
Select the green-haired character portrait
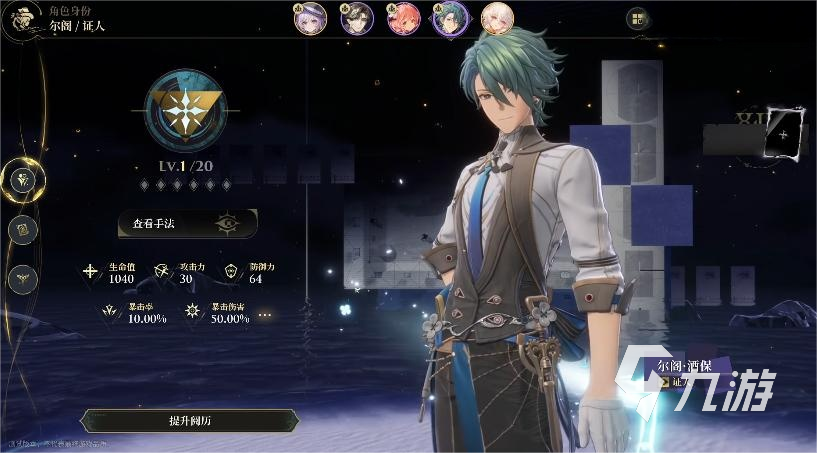click(450, 17)
